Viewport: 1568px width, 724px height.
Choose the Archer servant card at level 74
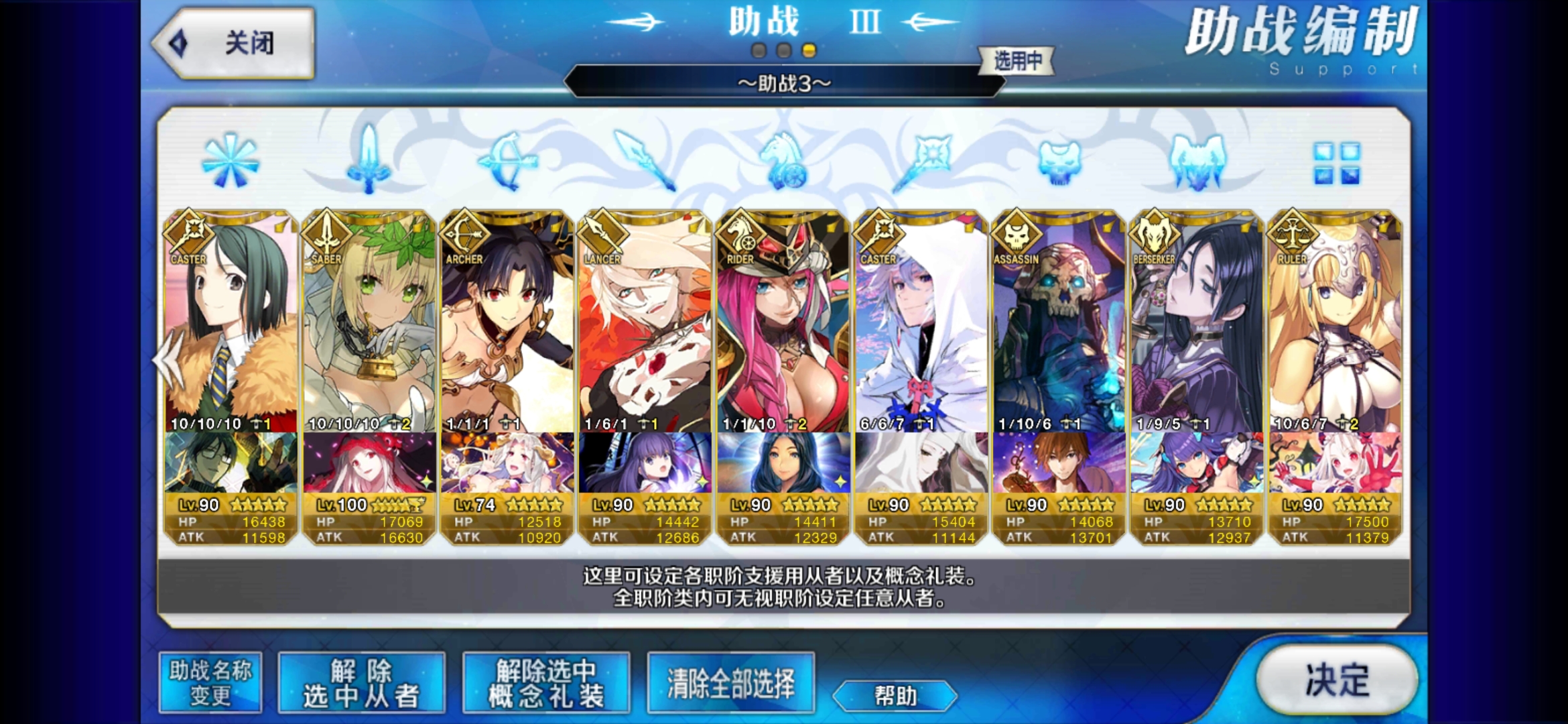point(507,322)
